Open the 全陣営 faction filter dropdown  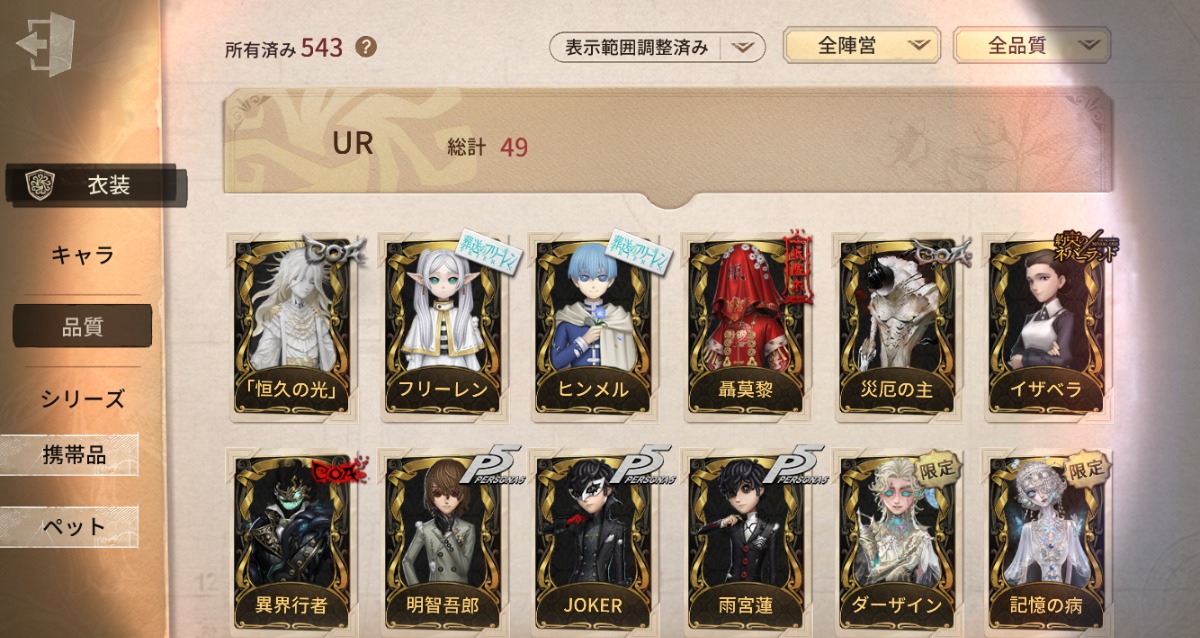[861, 45]
